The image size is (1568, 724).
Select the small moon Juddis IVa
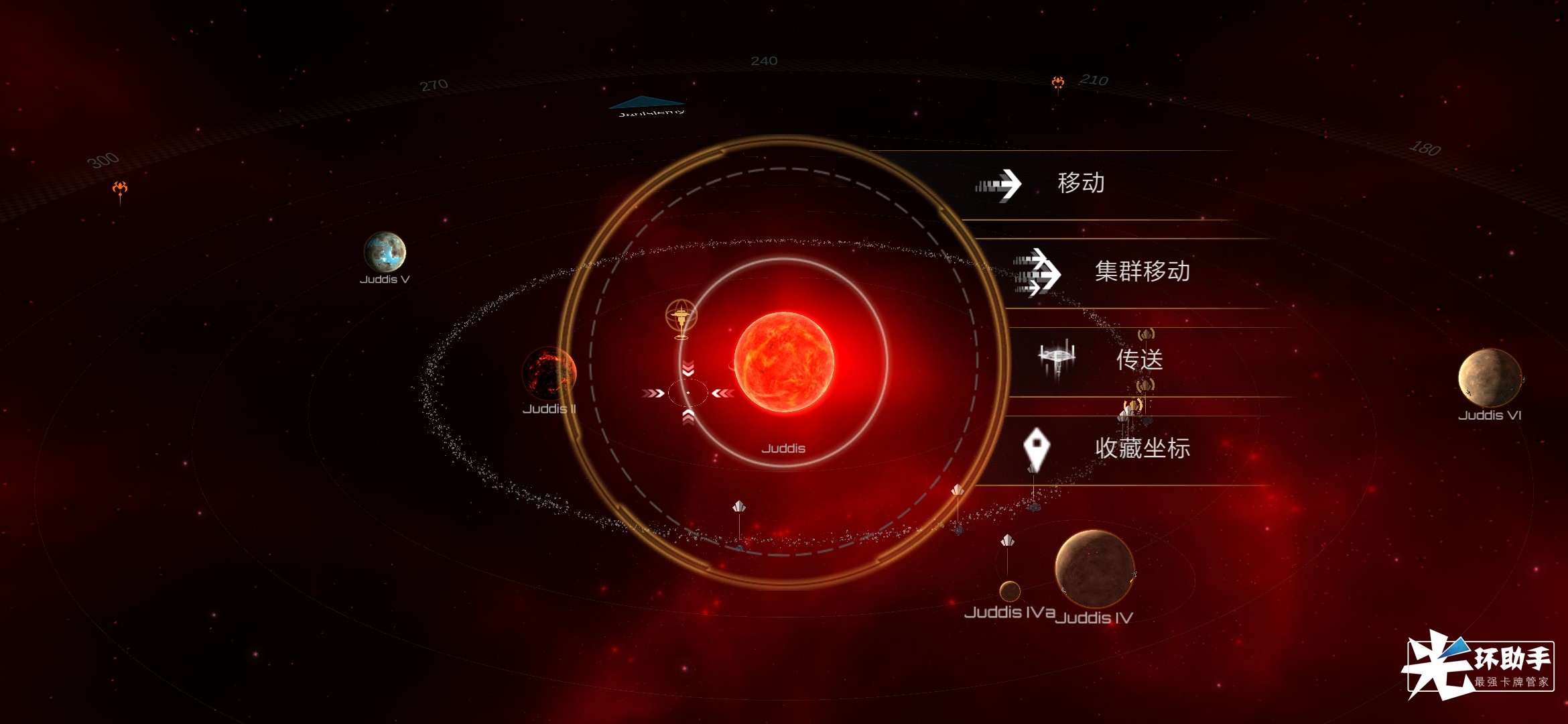(1010, 591)
